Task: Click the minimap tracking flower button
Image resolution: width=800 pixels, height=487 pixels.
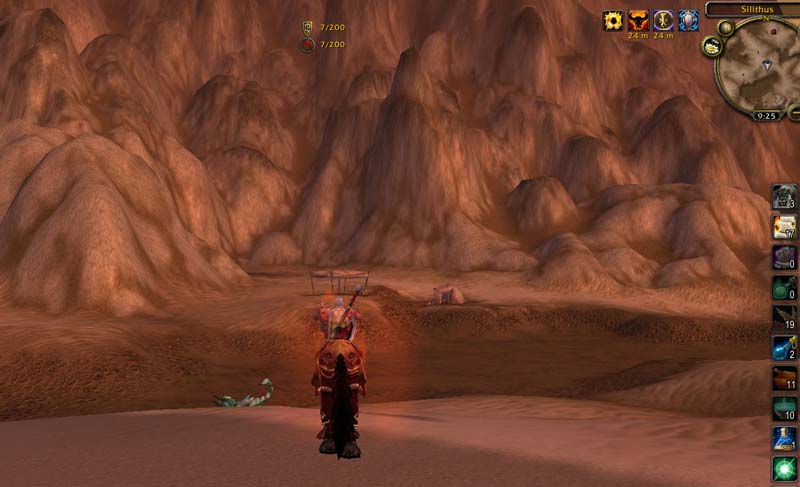Action: click(x=712, y=45)
